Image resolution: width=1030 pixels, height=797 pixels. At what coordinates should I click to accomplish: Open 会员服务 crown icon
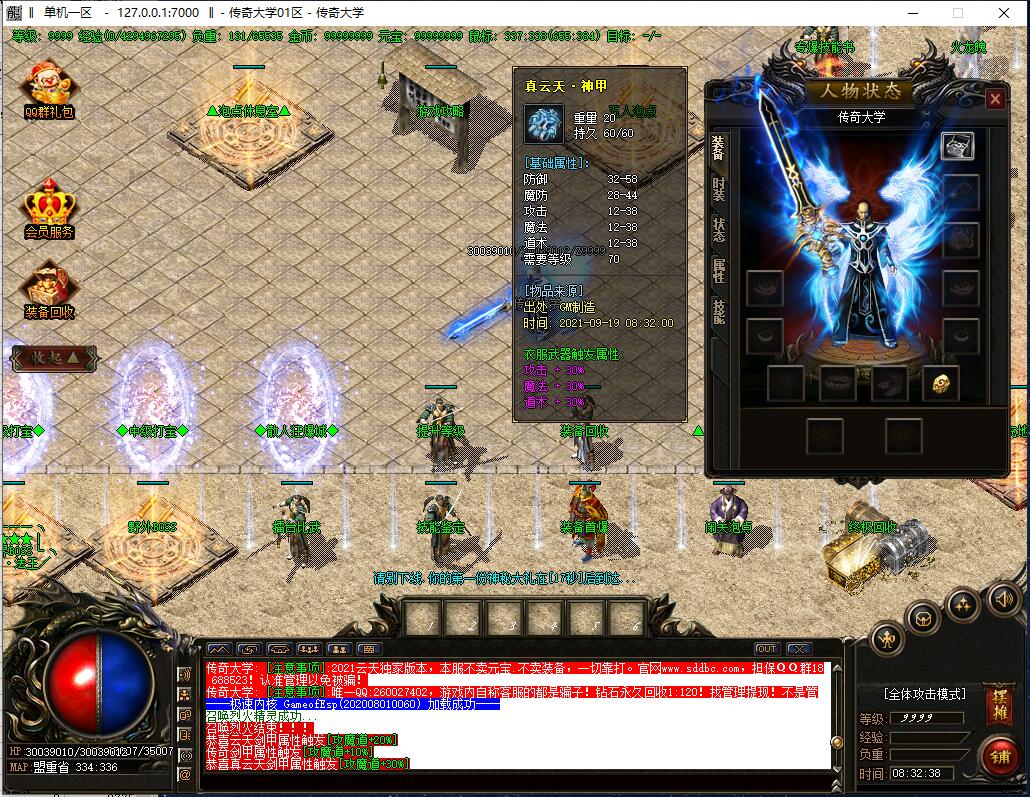pyautogui.click(x=49, y=208)
